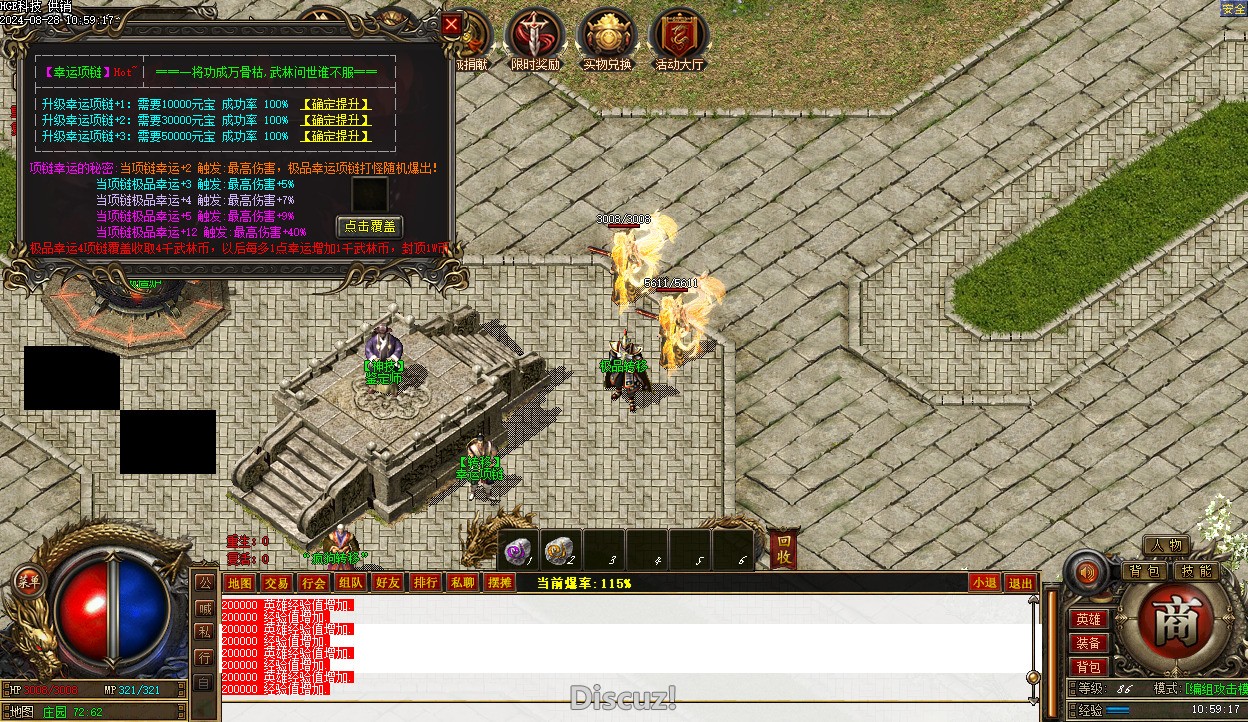Open the 地图 map button
Image resolution: width=1248 pixels, height=722 pixels.
(240, 583)
